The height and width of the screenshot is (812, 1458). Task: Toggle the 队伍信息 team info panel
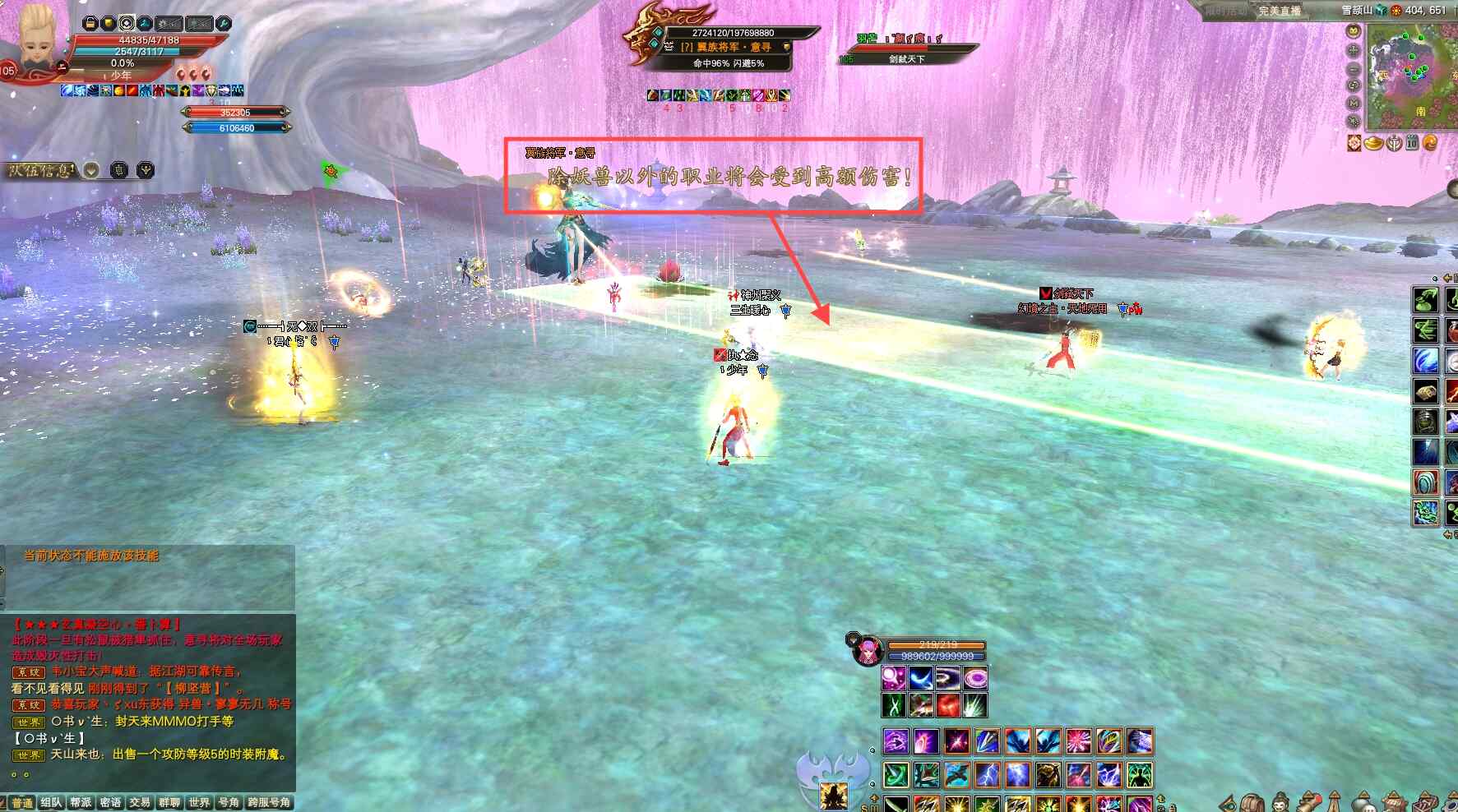pyautogui.click(x=43, y=170)
